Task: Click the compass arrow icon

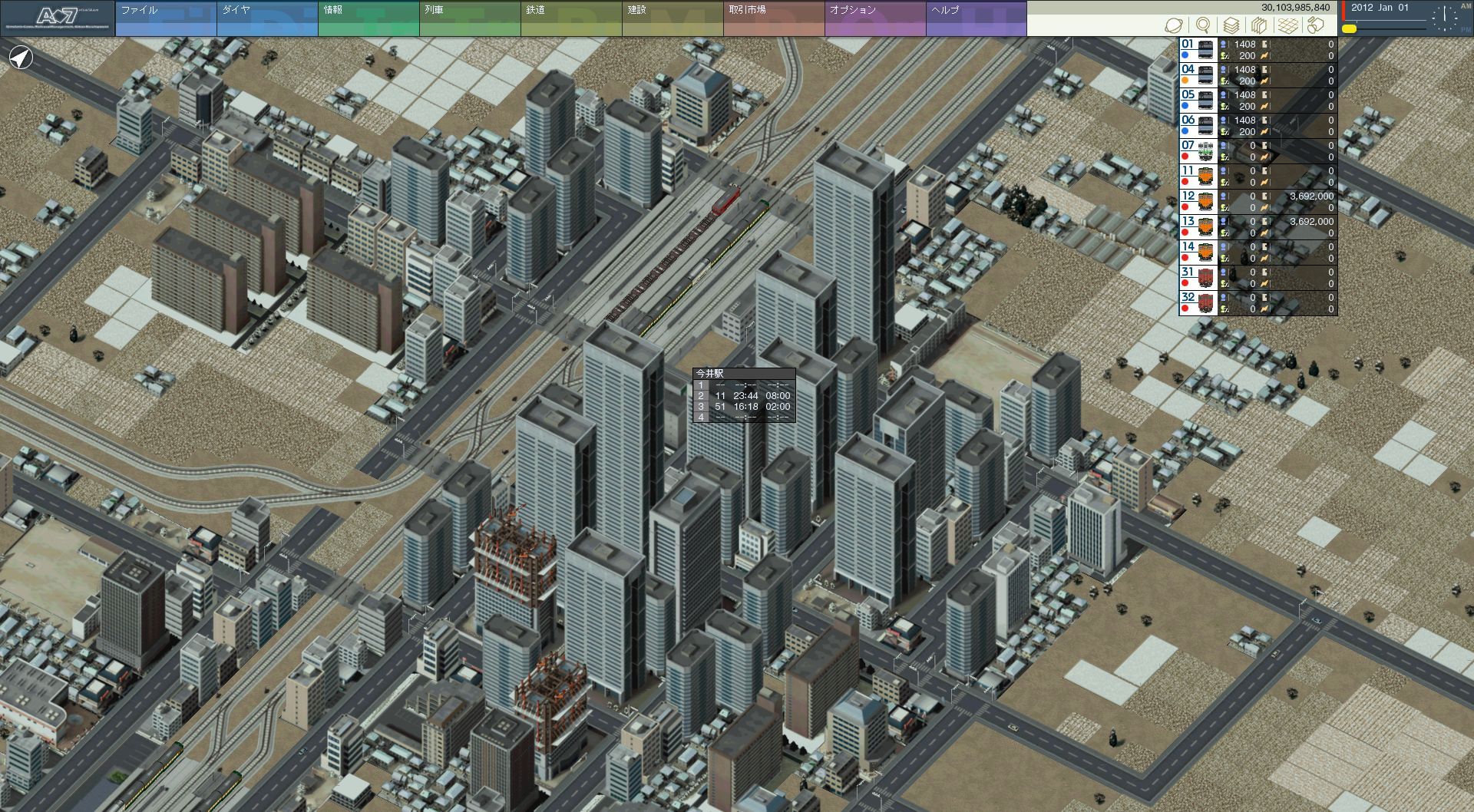Action: (x=21, y=58)
